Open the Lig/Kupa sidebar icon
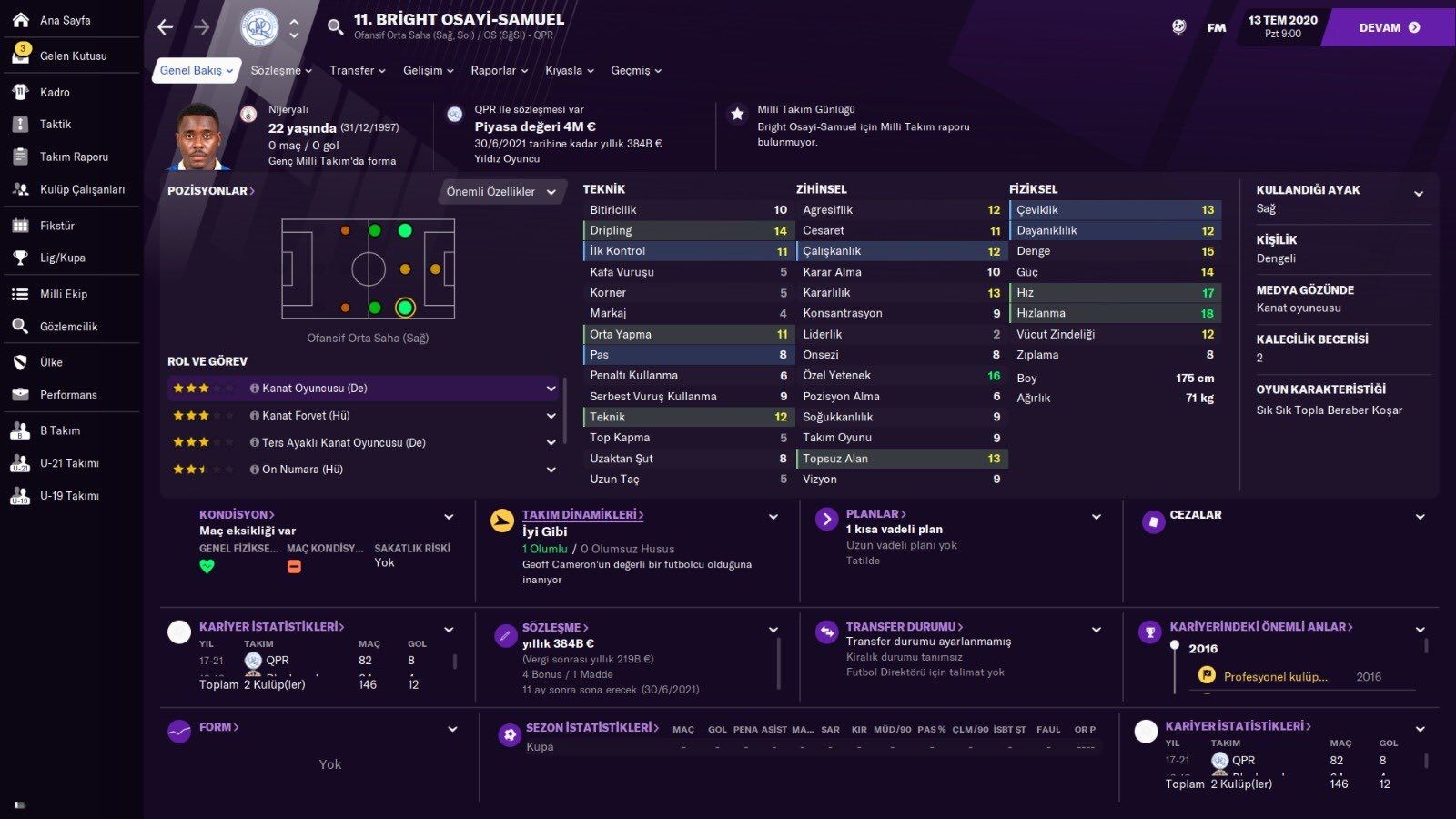This screenshot has height=819, width=1456. (20, 258)
